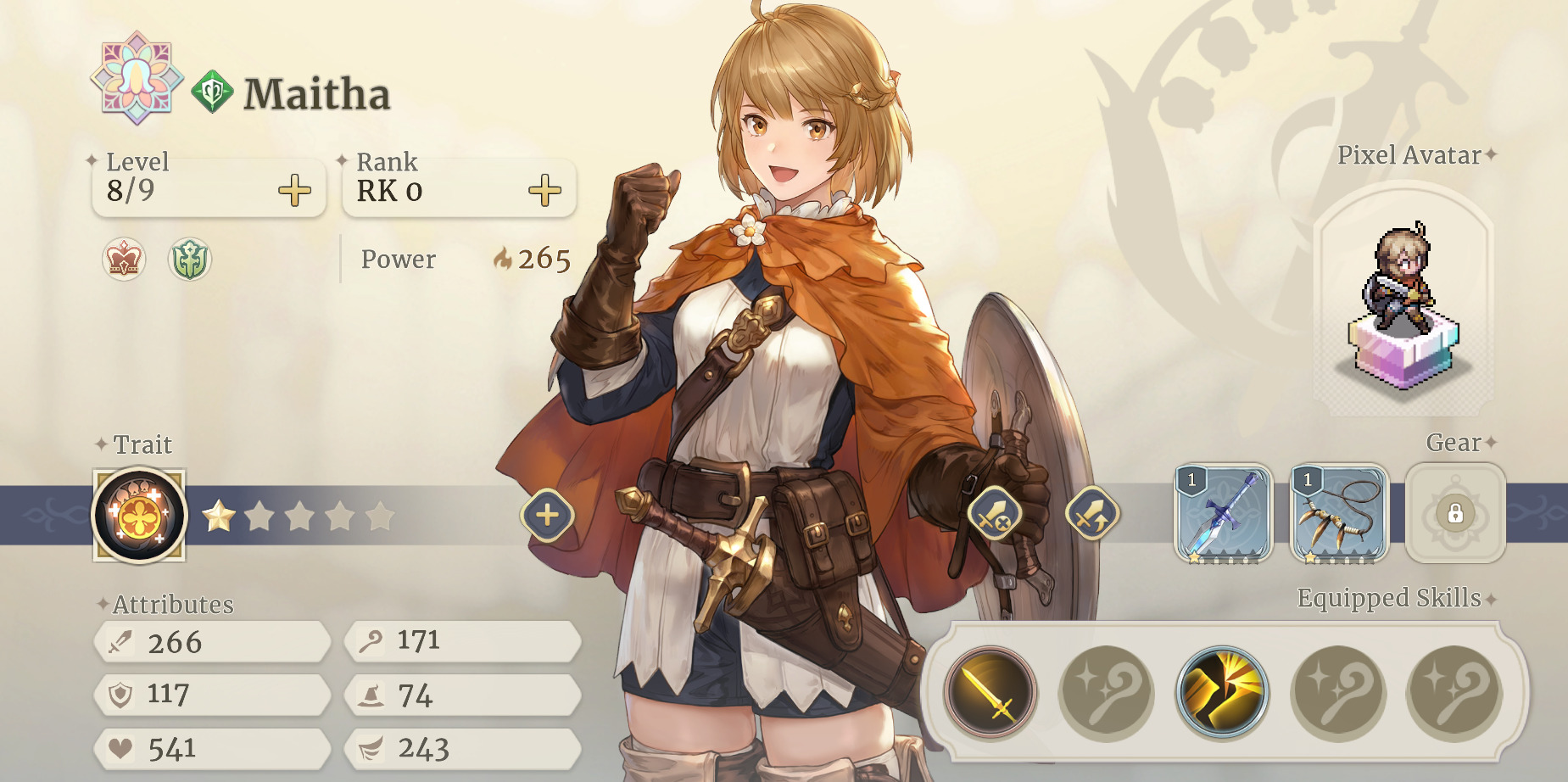Select the glowing yellow slash skill
This screenshot has width=1568, height=782.
click(x=1222, y=691)
